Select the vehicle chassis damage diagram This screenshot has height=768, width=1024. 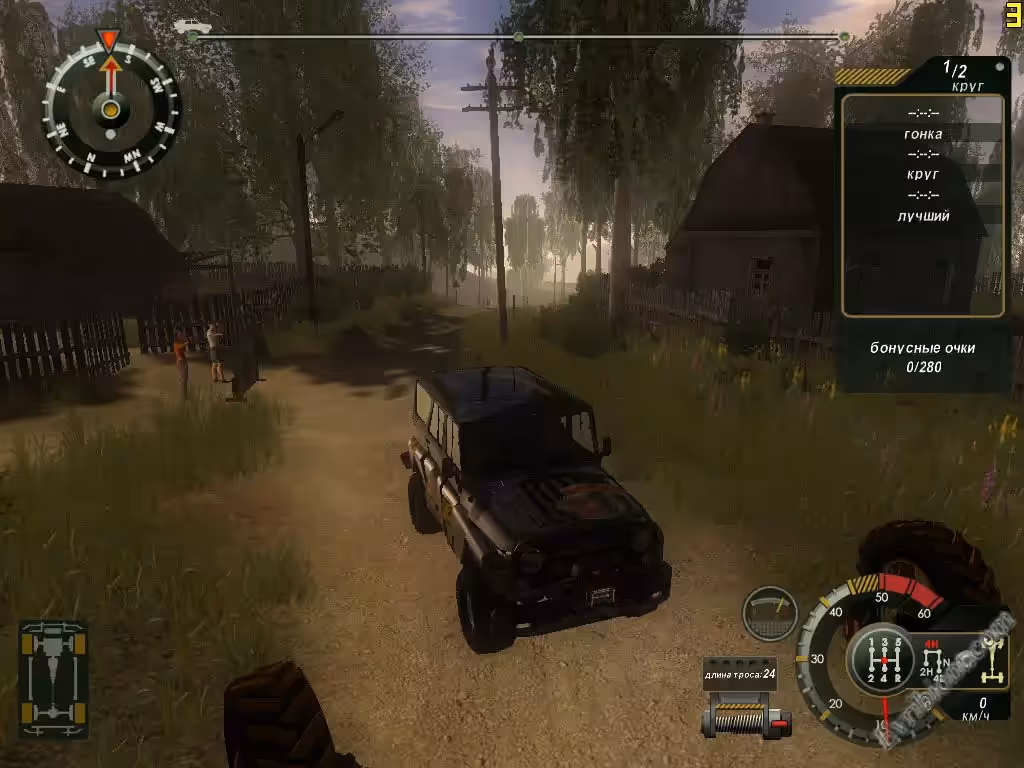tap(53, 679)
